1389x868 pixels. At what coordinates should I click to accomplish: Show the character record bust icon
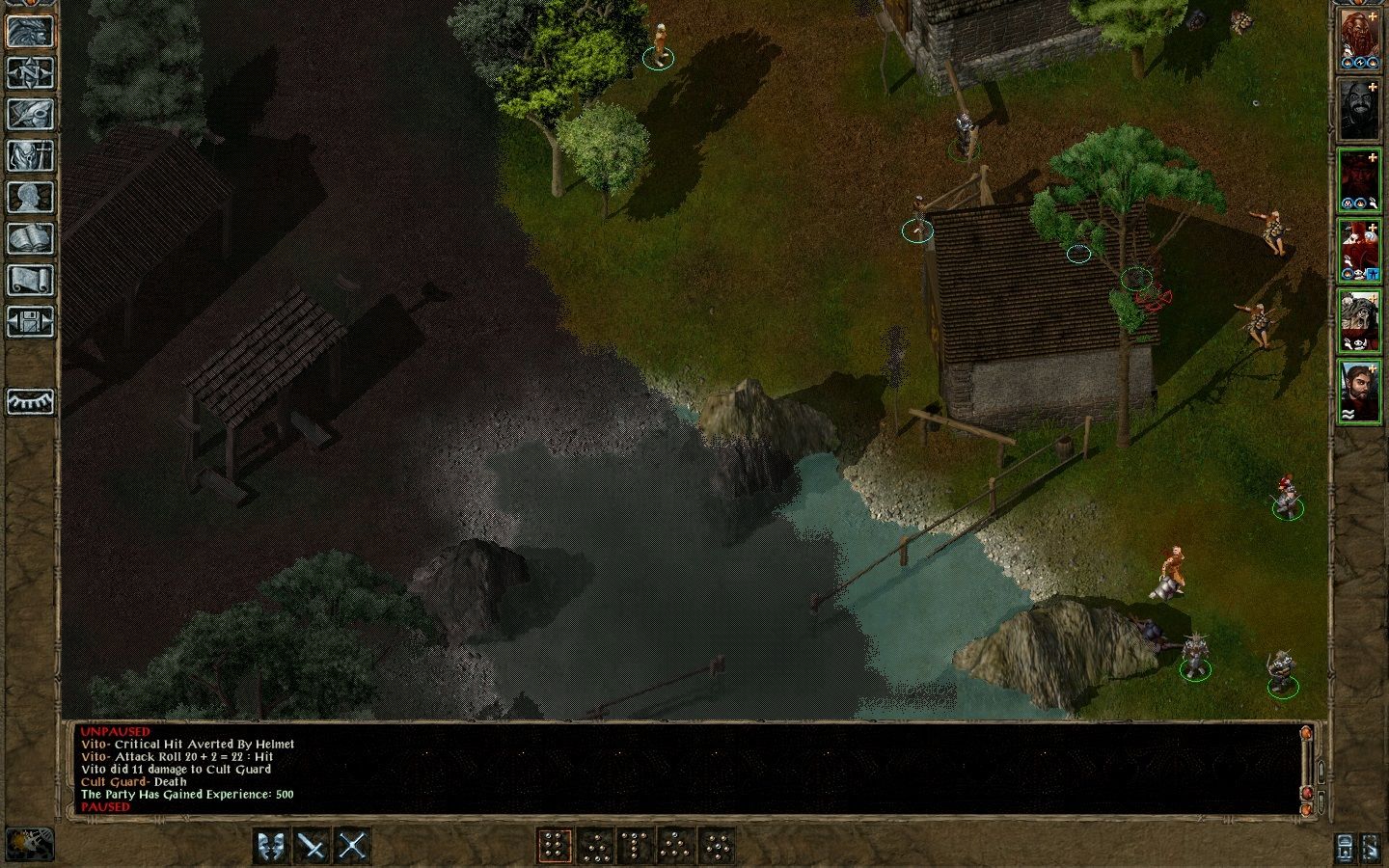point(30,197)
